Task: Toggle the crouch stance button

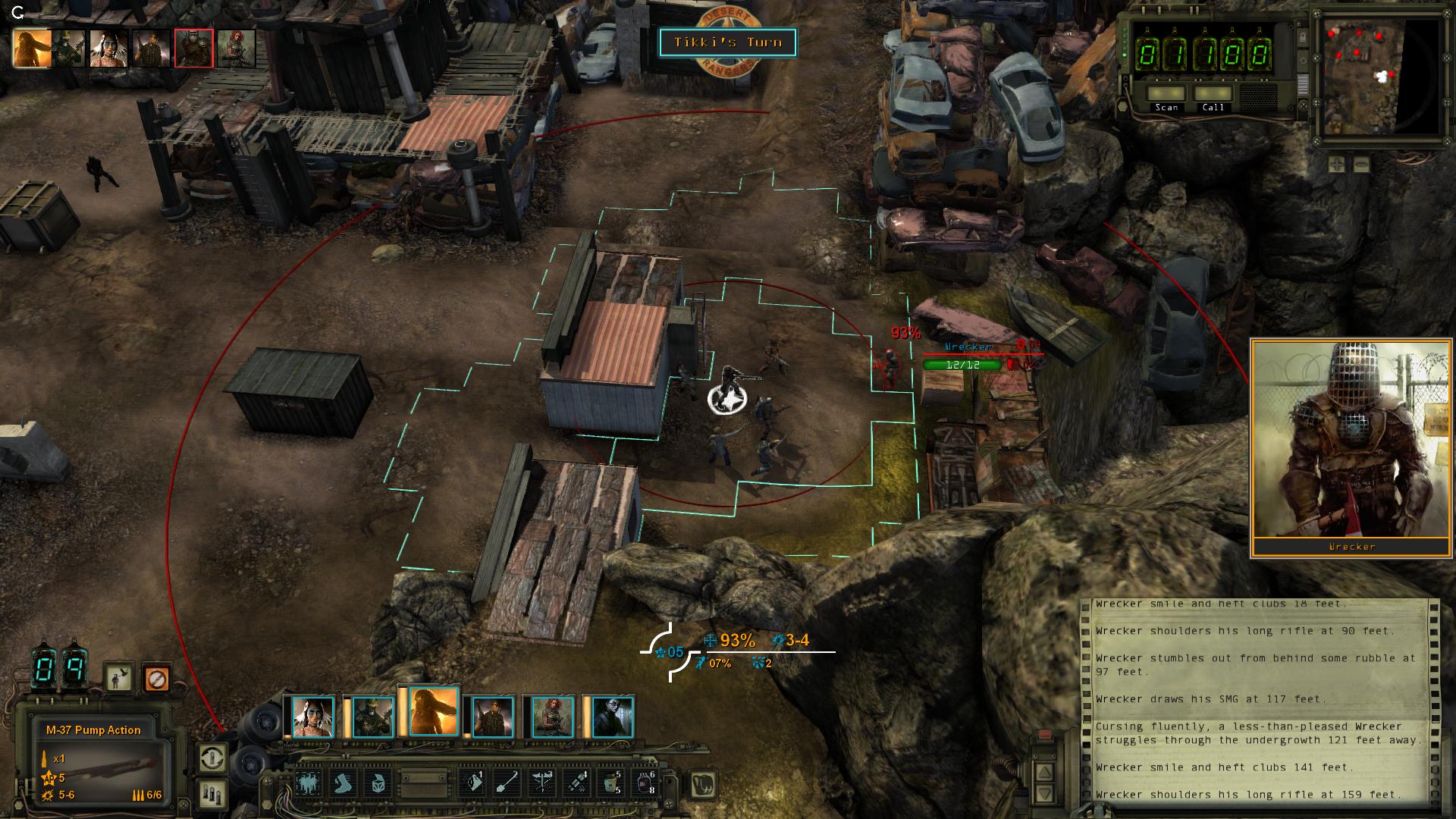Action: (x=119, y=678)
